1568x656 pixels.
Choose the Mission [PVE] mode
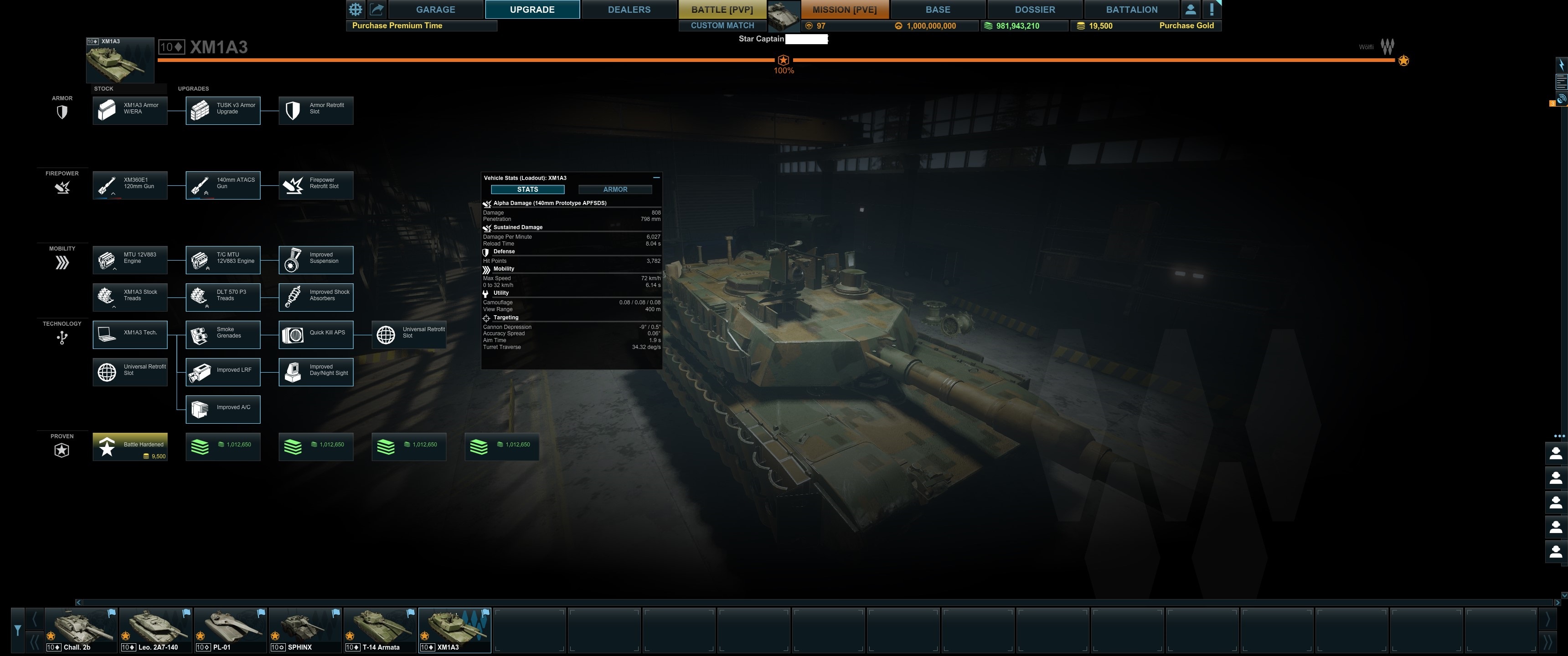844,9
